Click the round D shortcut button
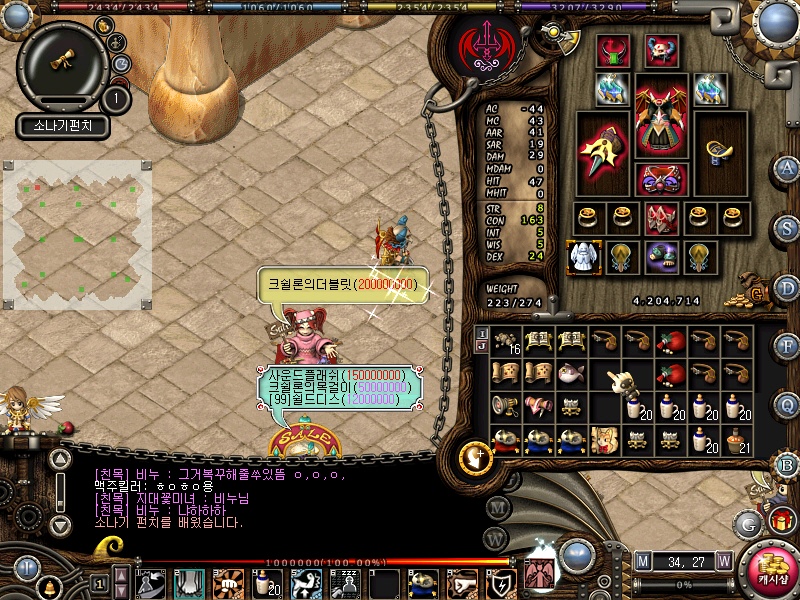Screen dimensions: 800x600 pyautogui.click(x=787, y=288)
